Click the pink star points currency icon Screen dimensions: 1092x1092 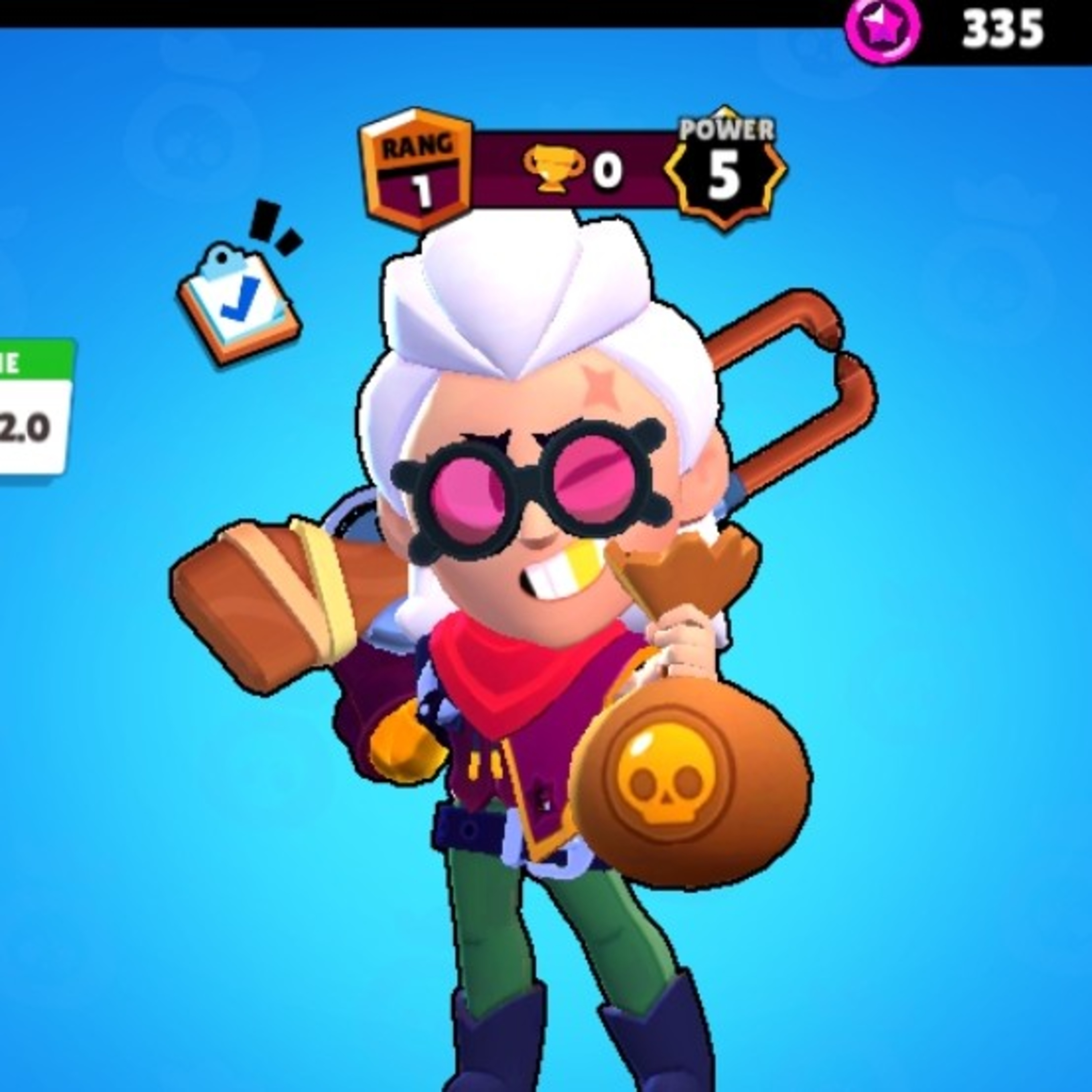[882, 29]
